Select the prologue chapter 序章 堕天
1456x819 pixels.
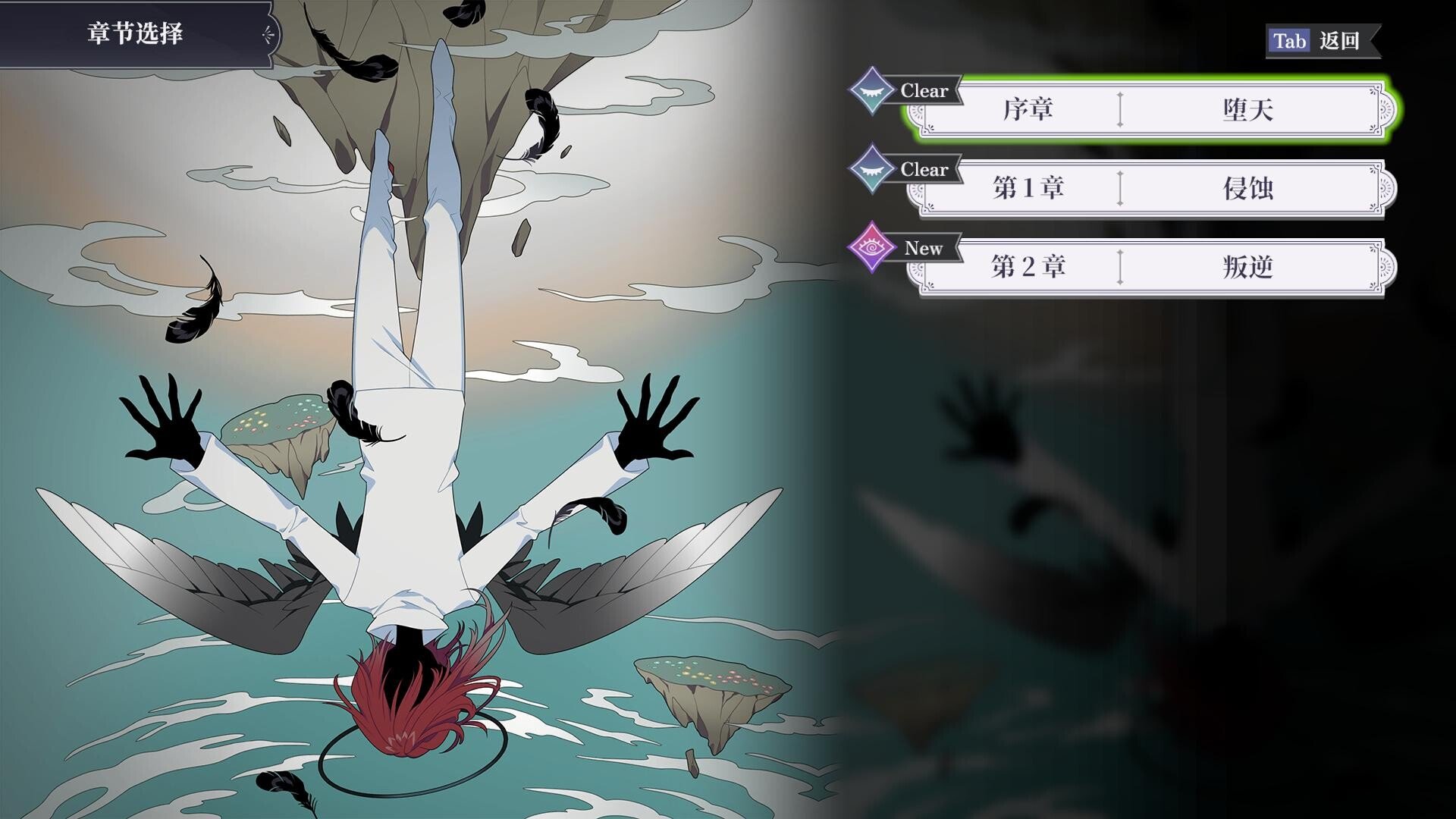[x=1151, y=110]
